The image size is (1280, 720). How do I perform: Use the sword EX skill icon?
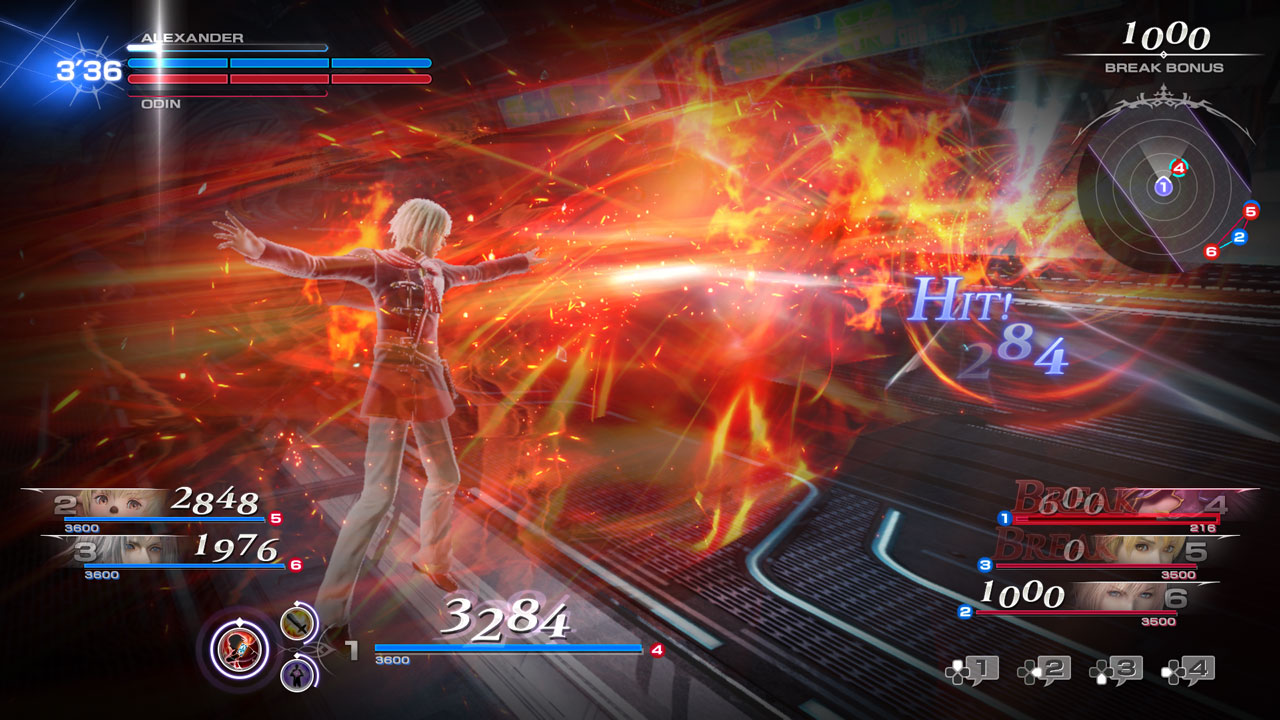(x=297, y=625)
